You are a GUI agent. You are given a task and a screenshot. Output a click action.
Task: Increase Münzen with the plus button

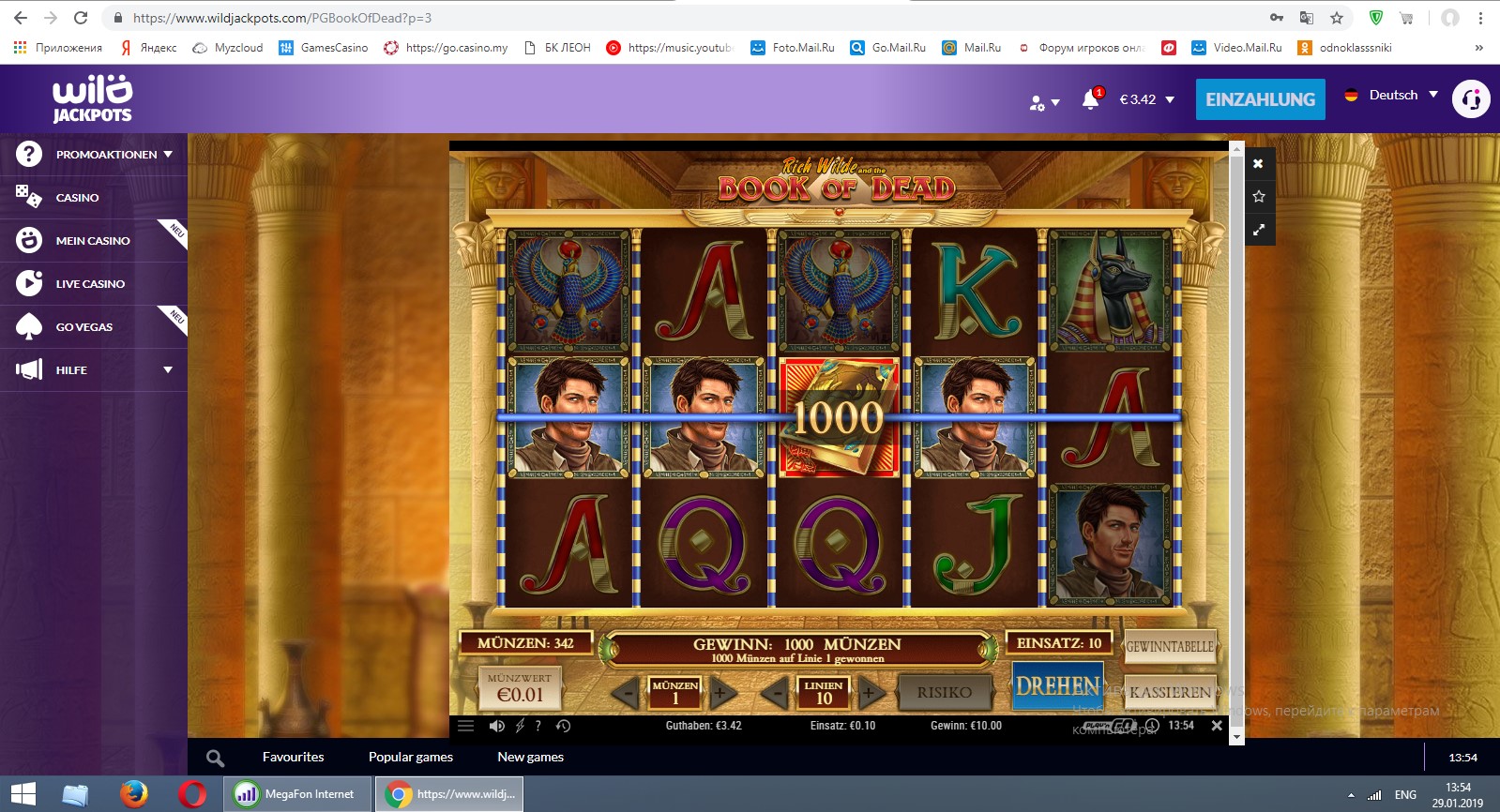pos(720,694)
